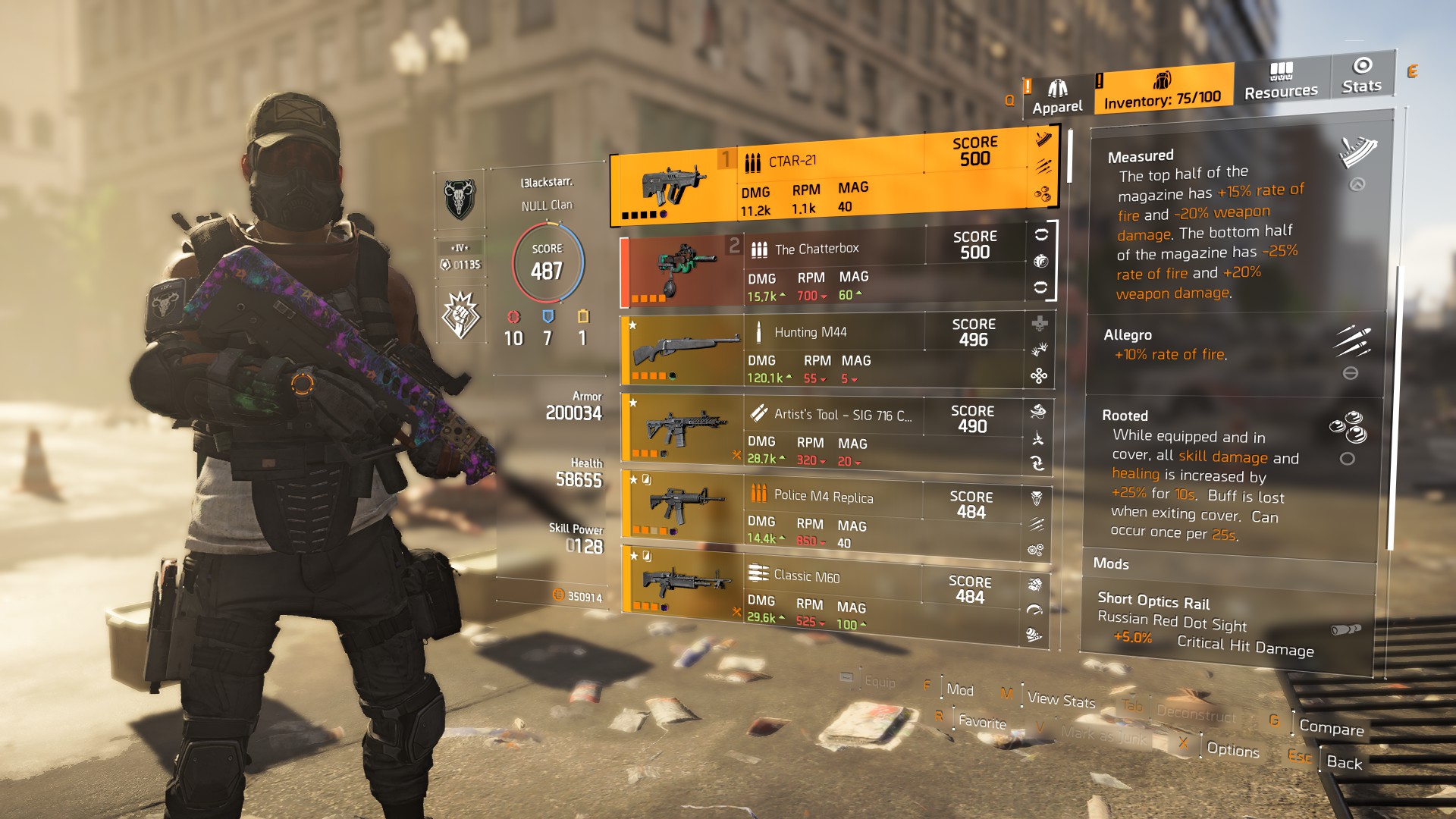Click the Compare button
The width and height of the screenshot is (1456, 819).
(1331, 728)
